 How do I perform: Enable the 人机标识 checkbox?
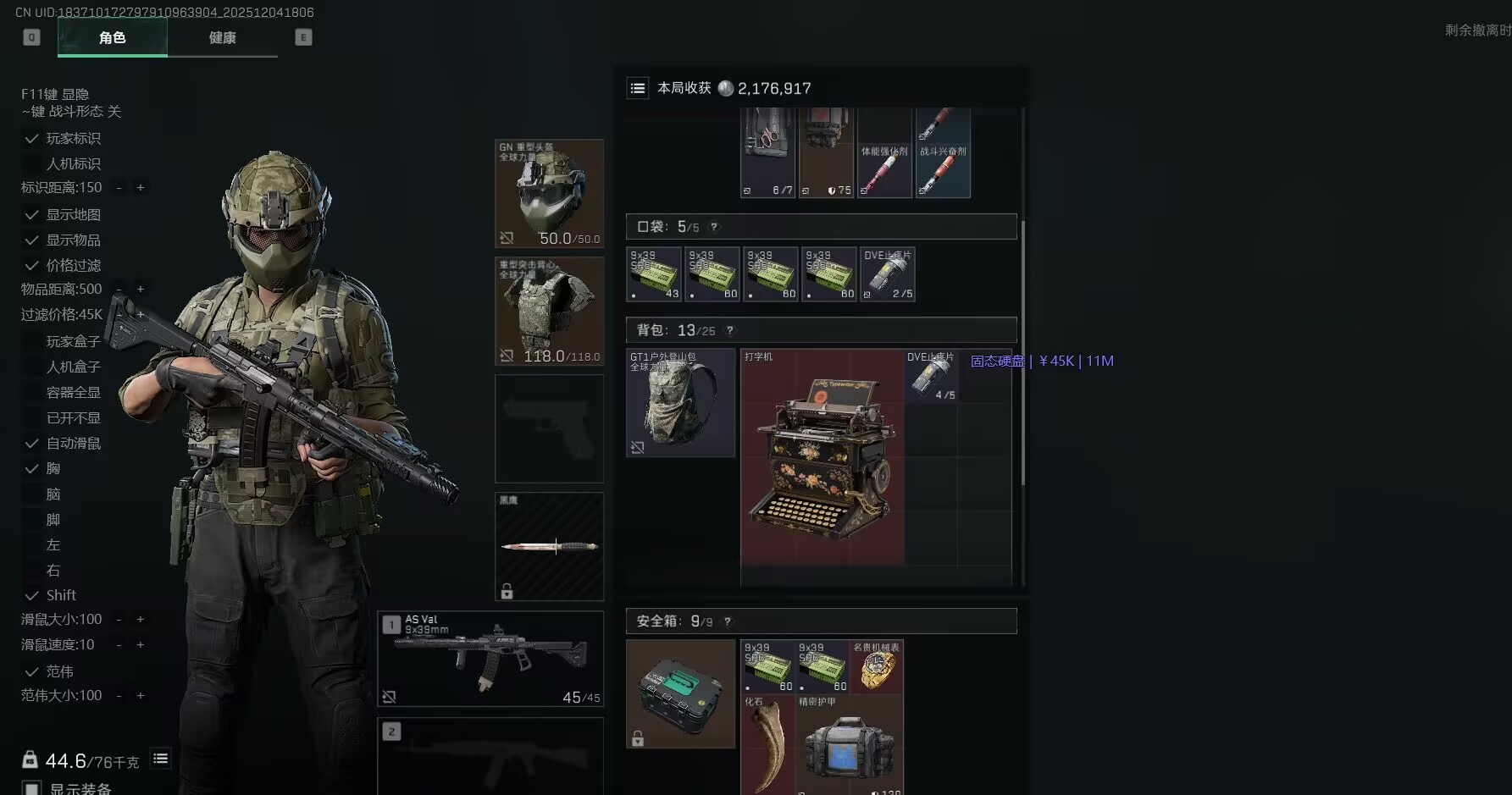click(32, 163)
